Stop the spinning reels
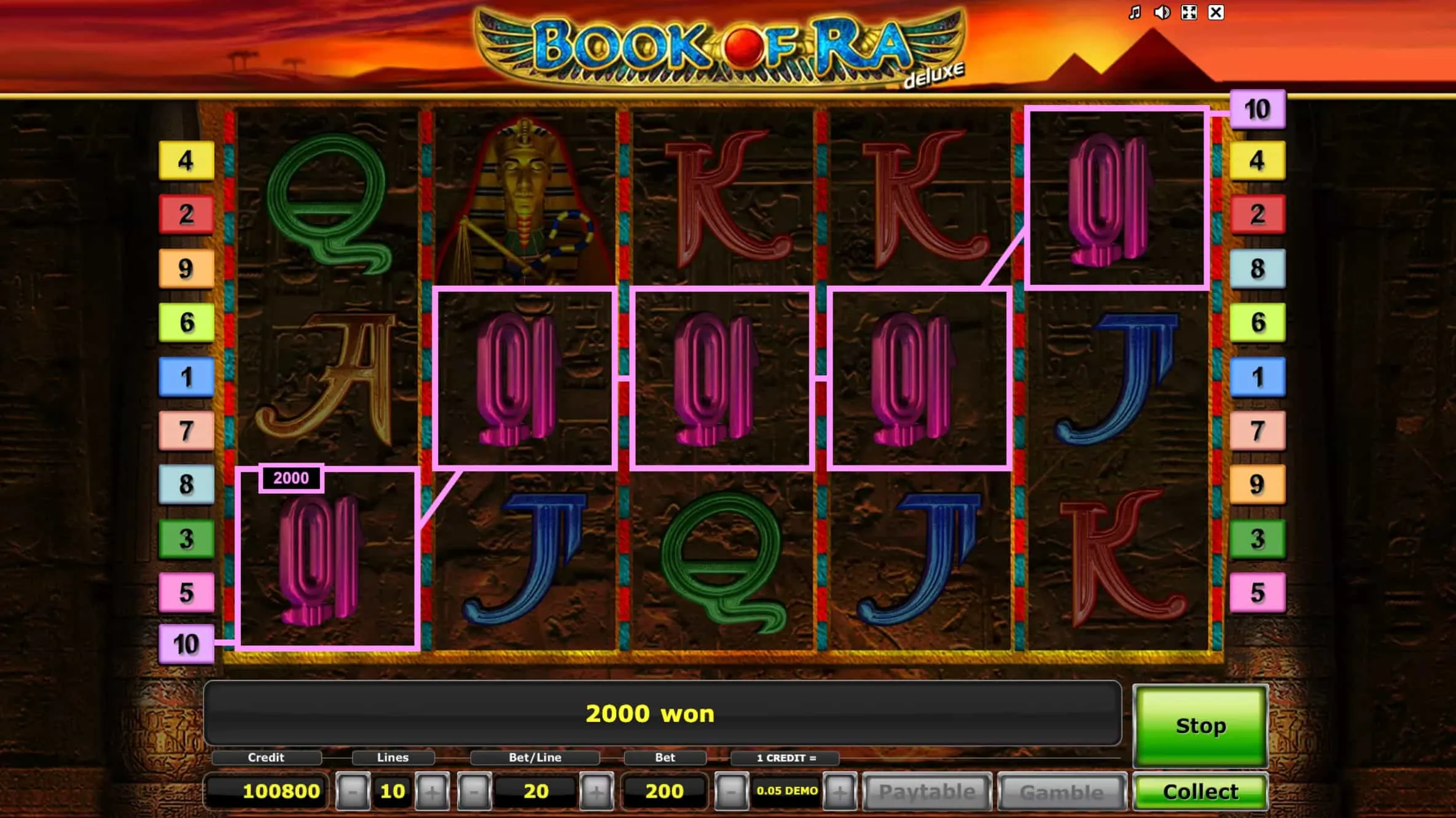Image resolution: width=1456 pixels, height=818 pixels. pyautogui.click(x=1200, y=725)
